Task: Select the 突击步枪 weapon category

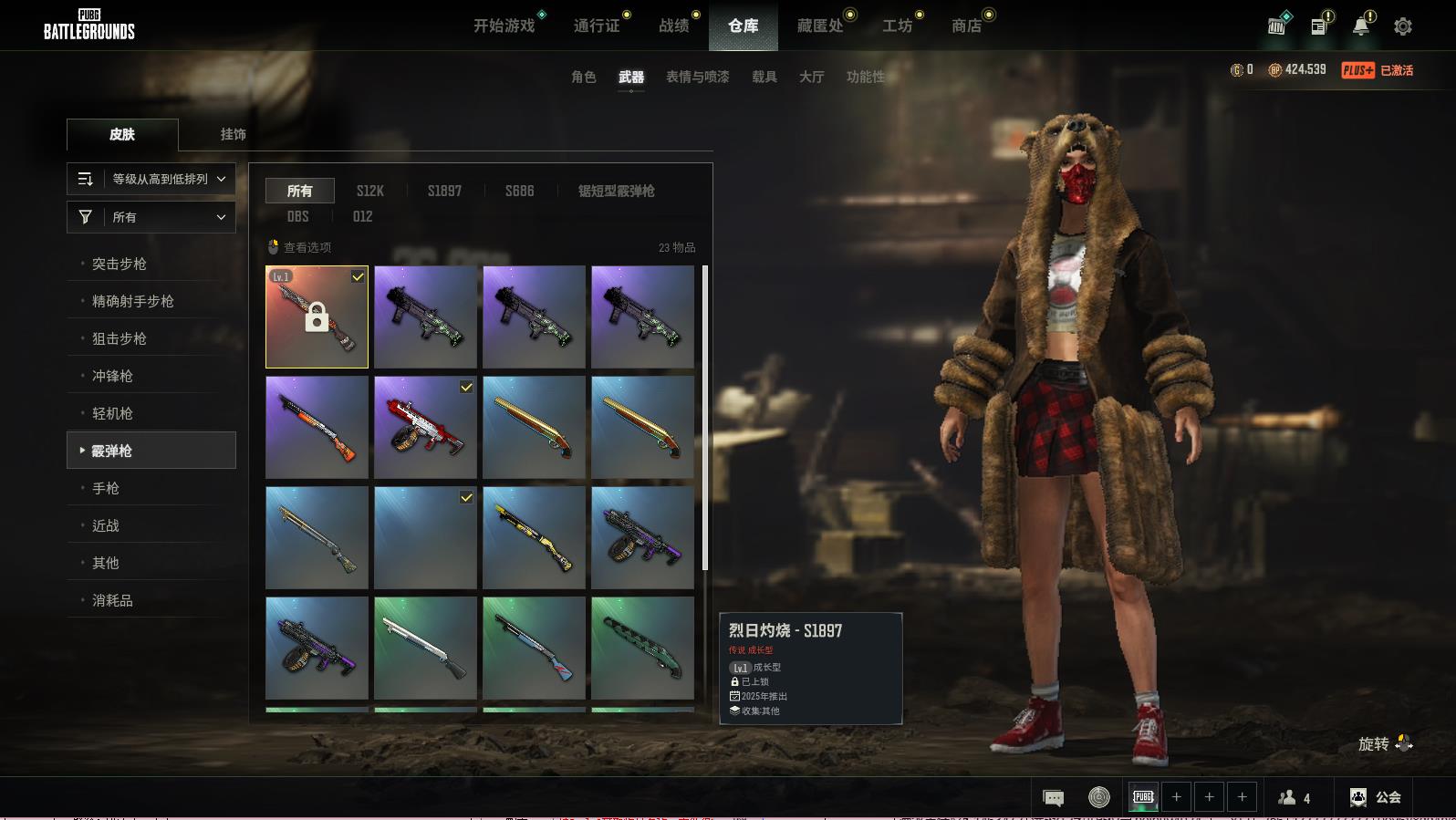Action: [120, 264]
